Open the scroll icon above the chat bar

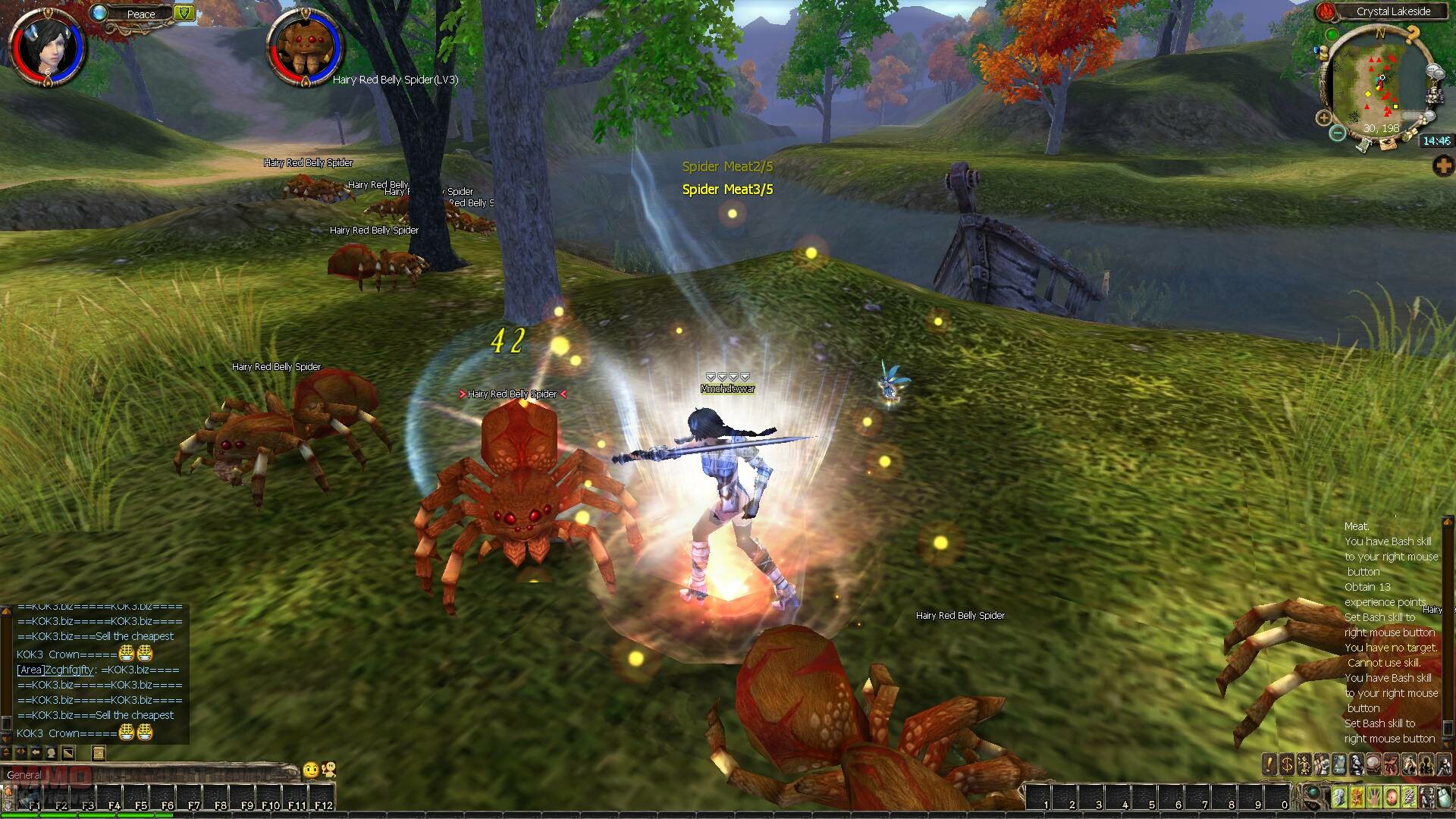[98, 752]
